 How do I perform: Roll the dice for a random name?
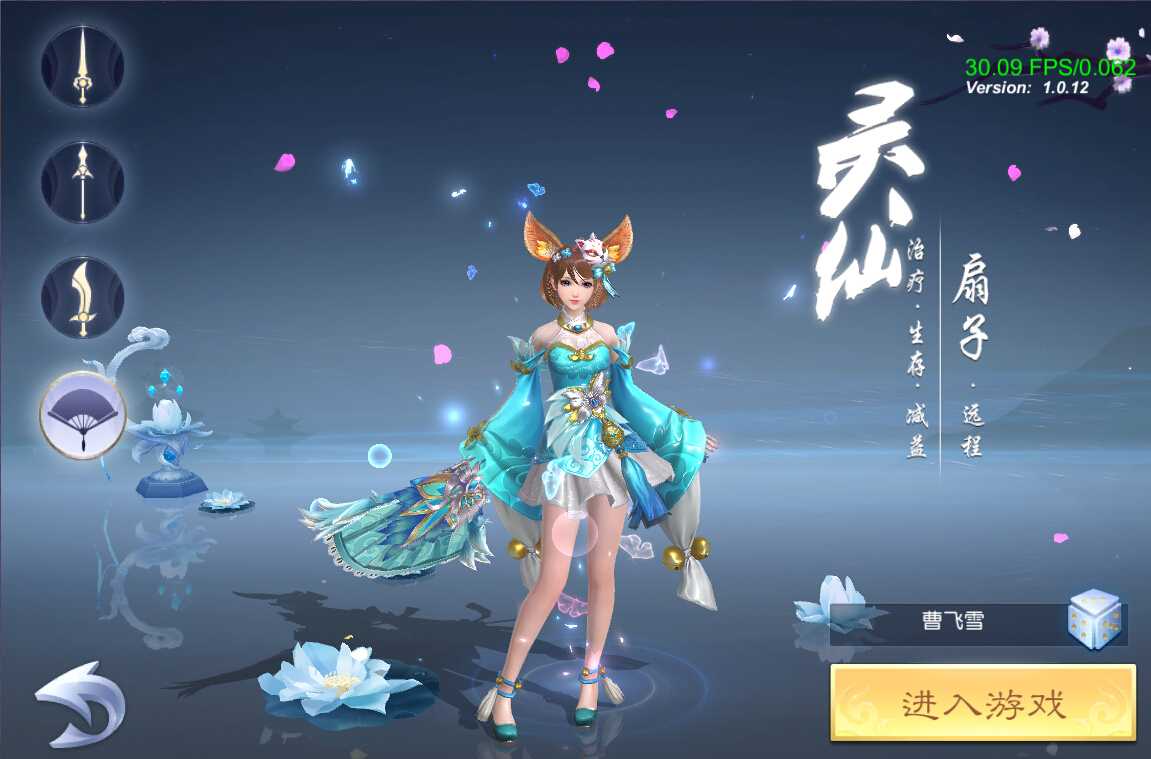(x=1093, y=620)
